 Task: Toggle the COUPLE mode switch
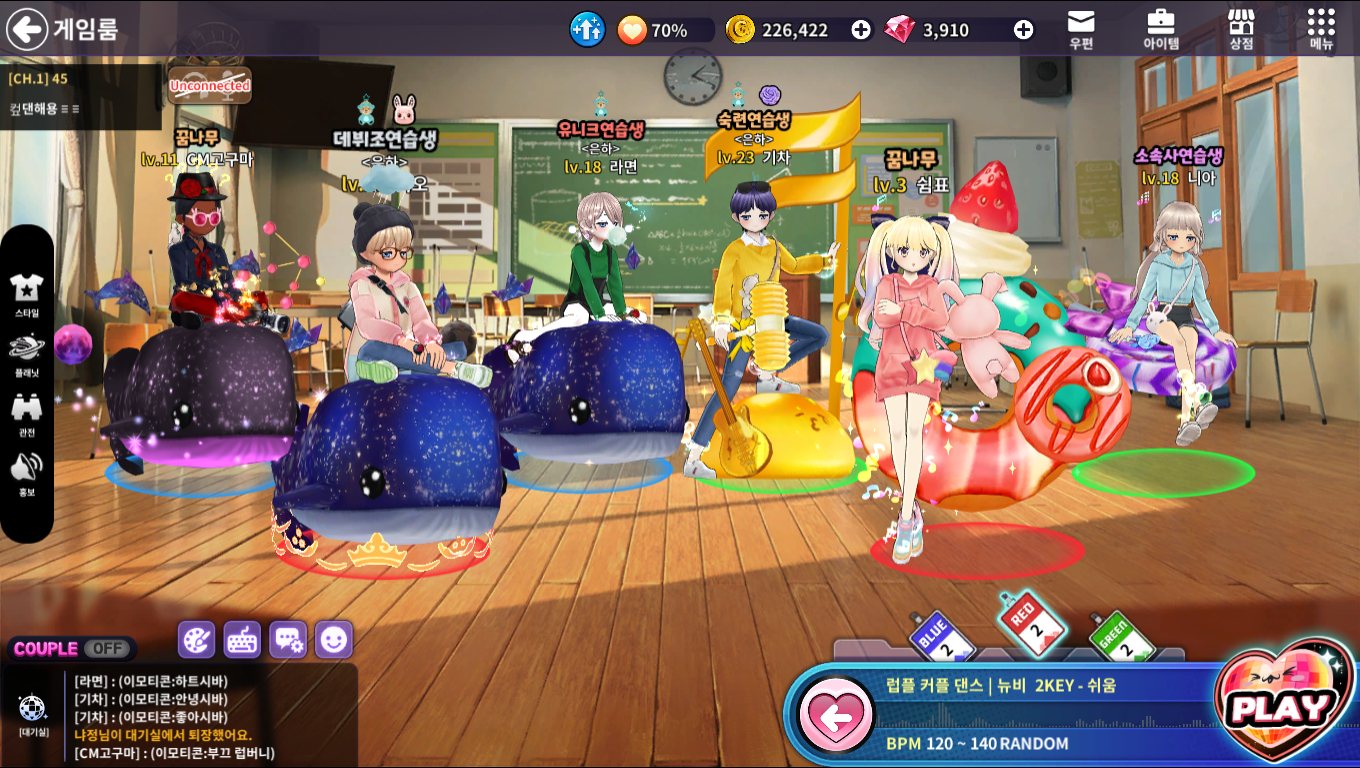(106, 649)
